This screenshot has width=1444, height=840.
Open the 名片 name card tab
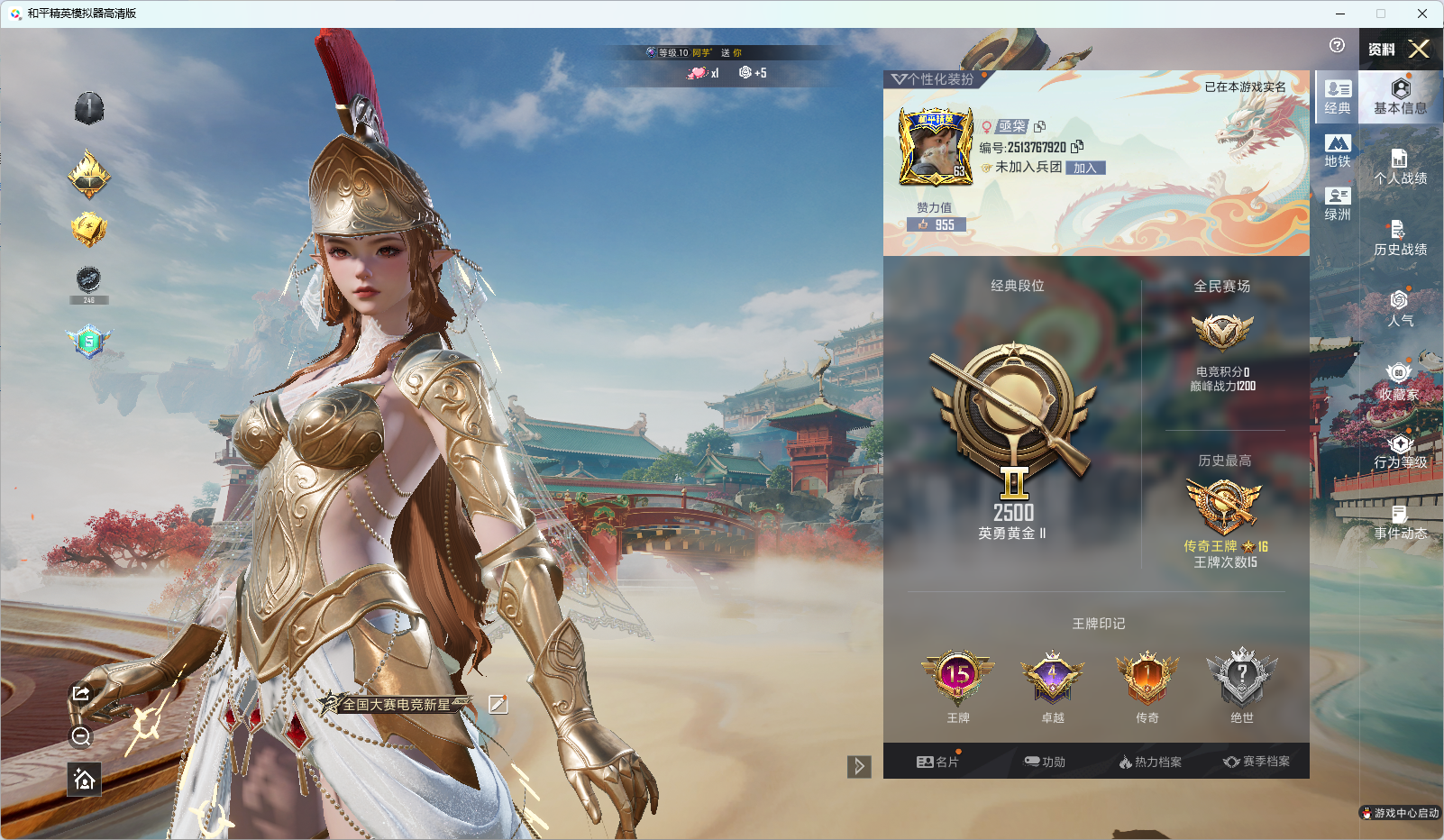937,762
